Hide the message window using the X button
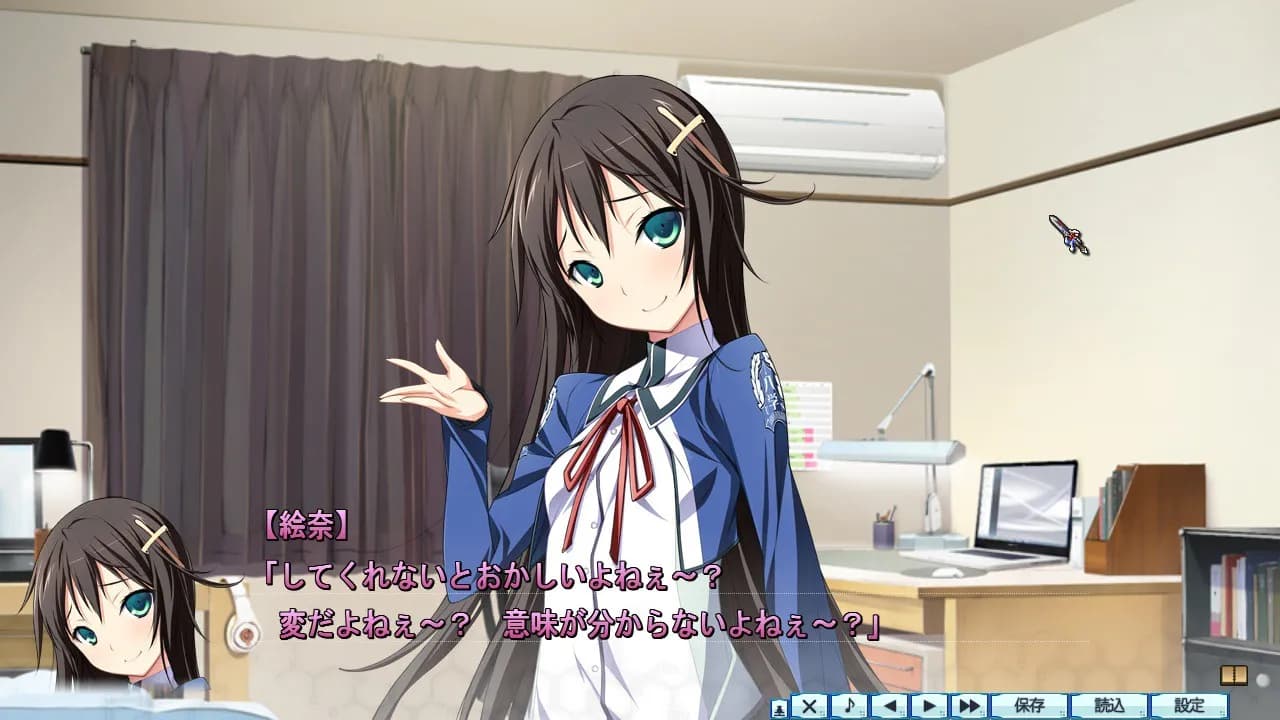The width and height of the screenshot is (1280, 720). pyautogui.click(x=808, y=708)
